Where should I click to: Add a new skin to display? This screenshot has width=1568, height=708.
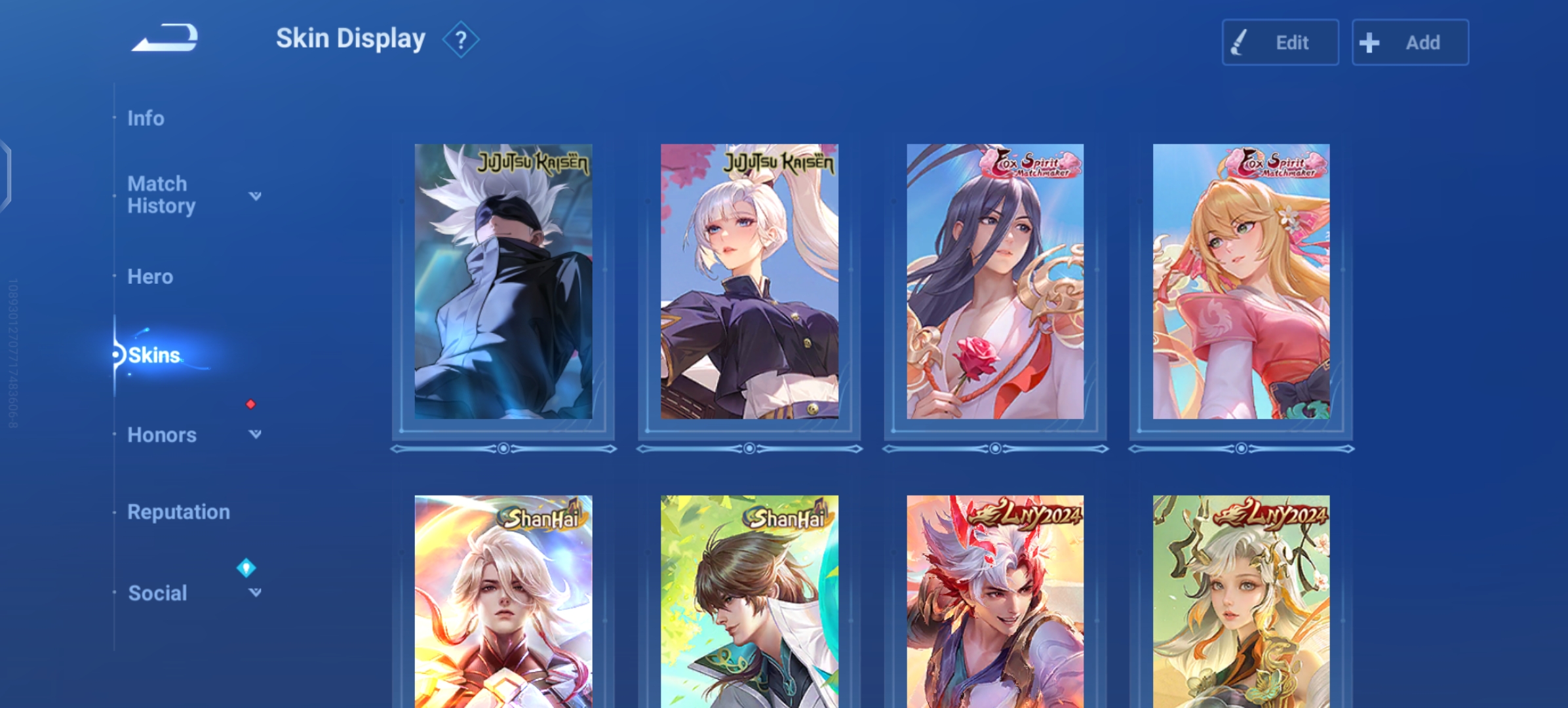coord(1410,43)
